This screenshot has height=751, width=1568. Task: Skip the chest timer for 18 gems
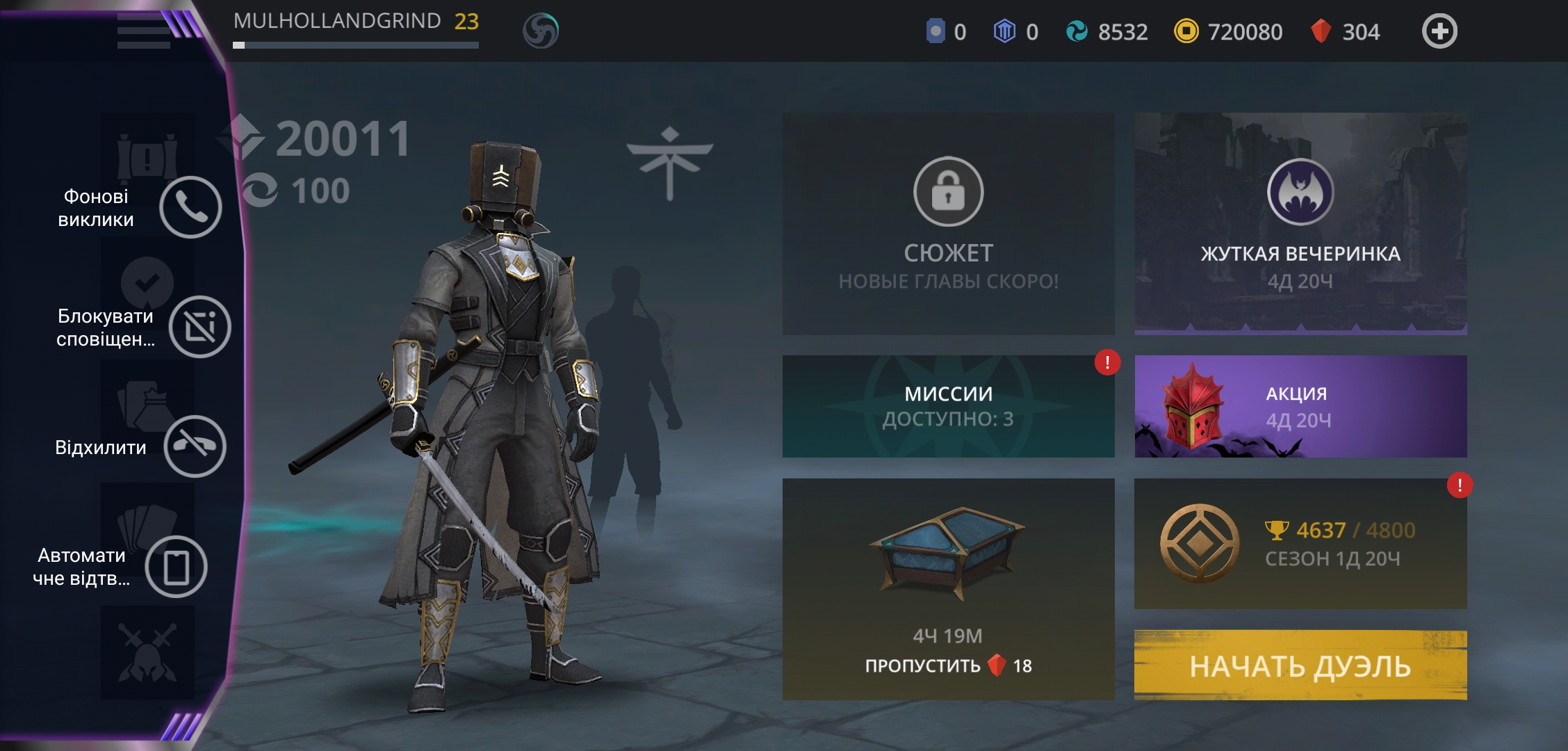coord(948,665)
